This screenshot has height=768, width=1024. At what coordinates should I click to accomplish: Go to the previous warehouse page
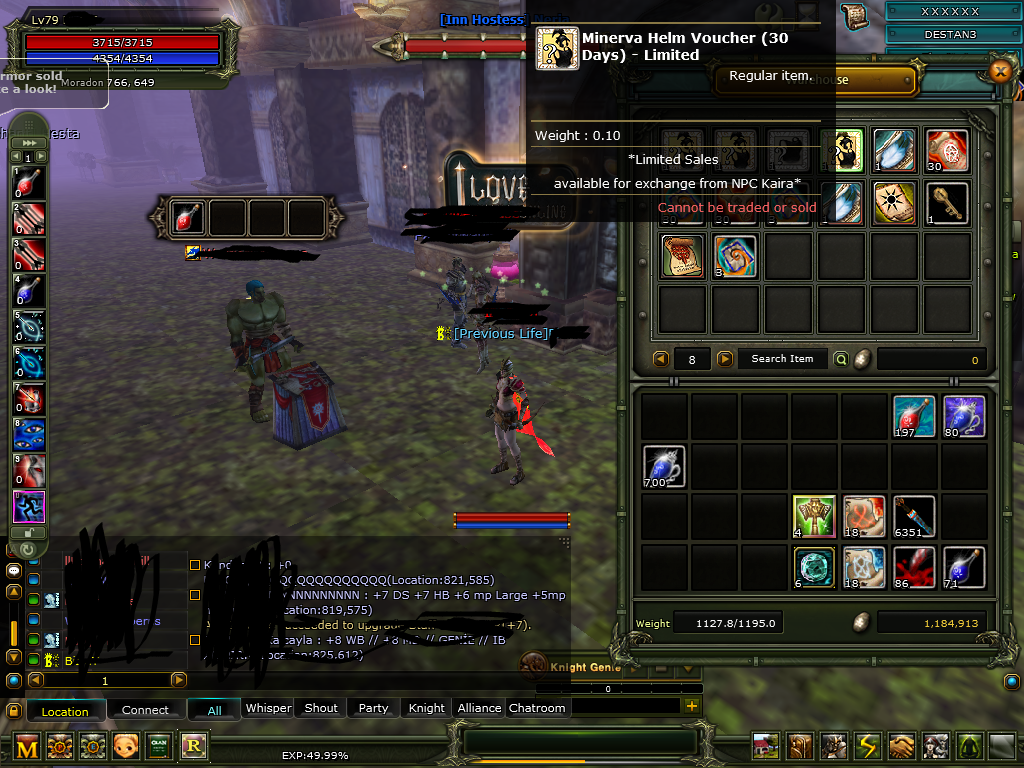coord(661,359)
